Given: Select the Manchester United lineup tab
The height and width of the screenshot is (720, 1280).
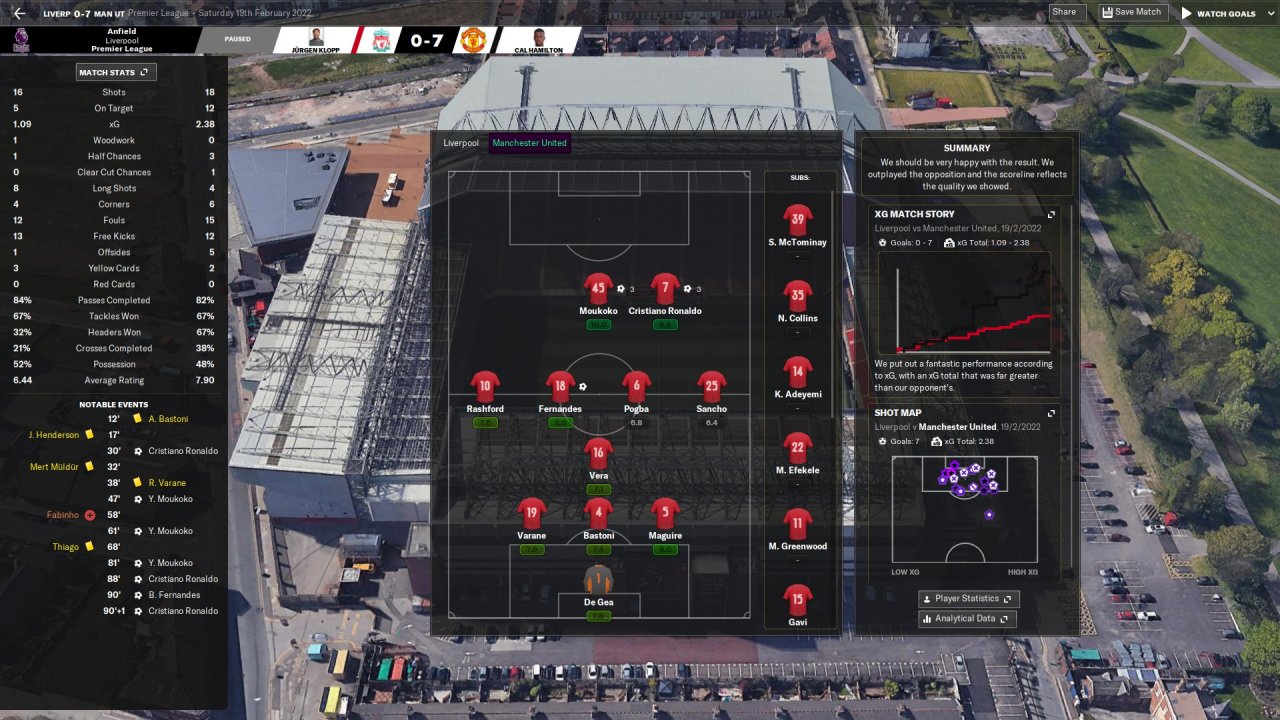Looking at the screenshot, I should [529, 143].
